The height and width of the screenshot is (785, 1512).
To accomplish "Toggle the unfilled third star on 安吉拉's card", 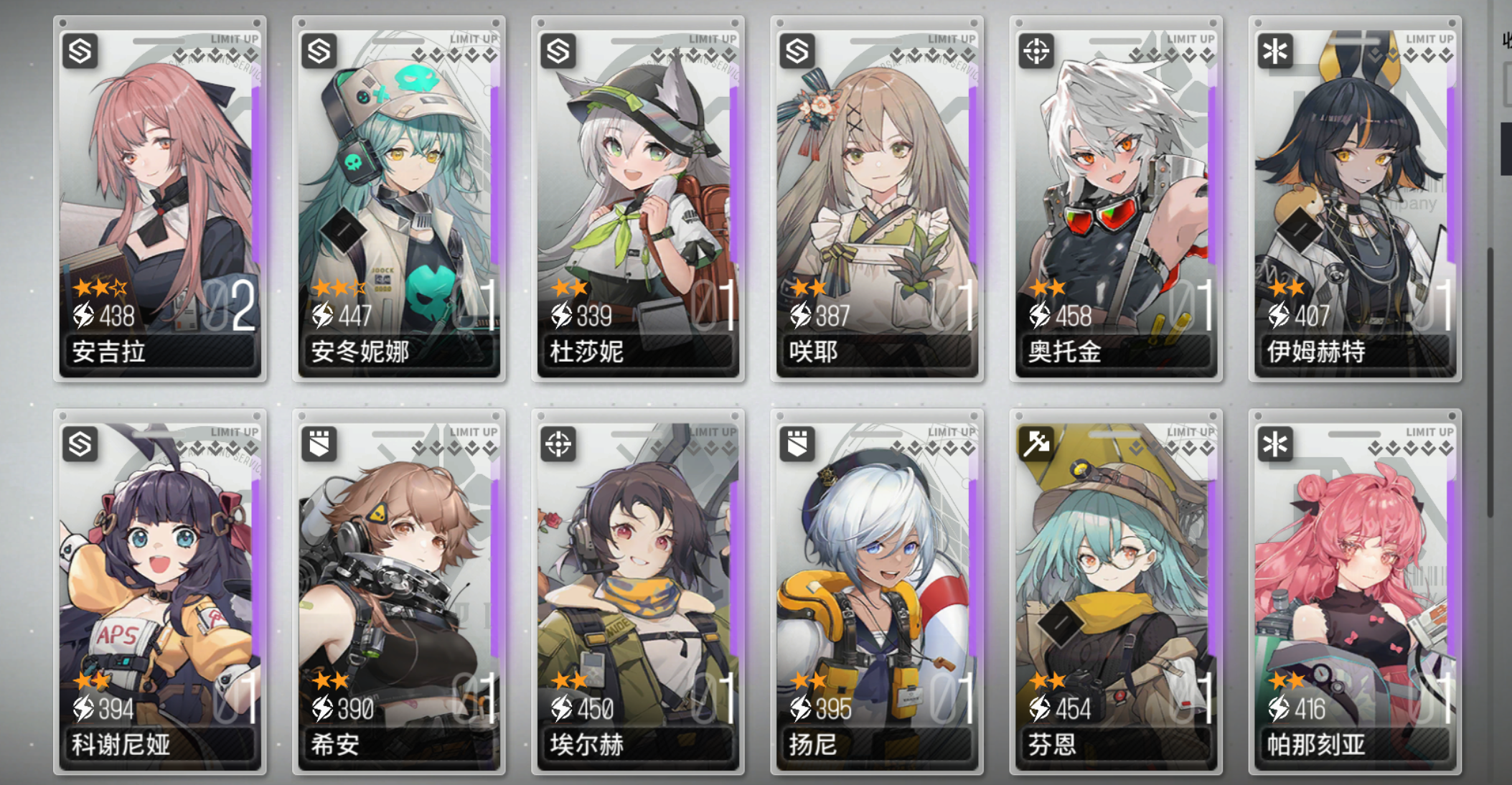I will click(x=119, y=287).
